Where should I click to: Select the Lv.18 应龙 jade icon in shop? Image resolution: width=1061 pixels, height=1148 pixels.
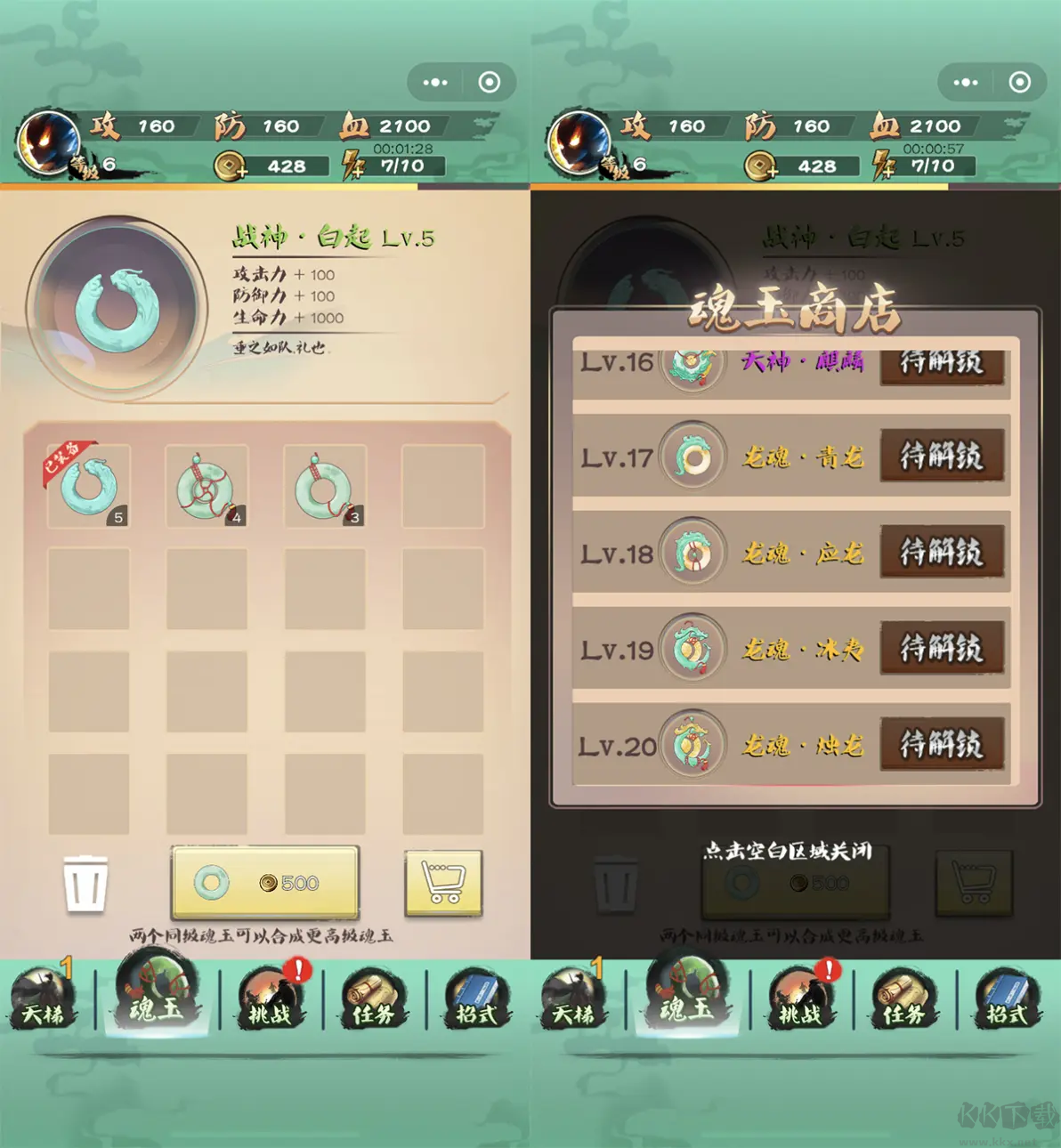693,553
